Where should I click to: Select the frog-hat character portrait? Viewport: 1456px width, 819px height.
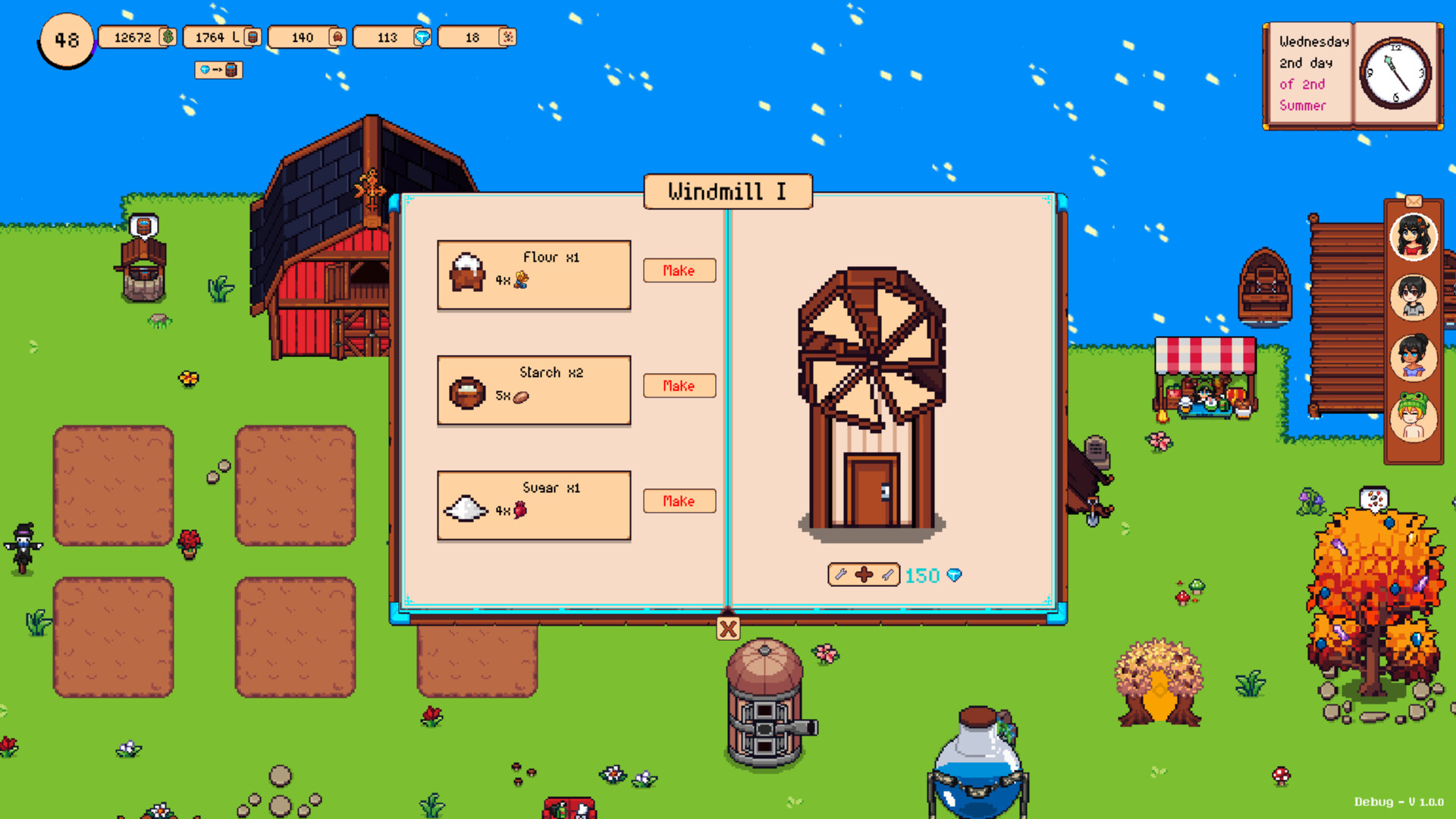1412,418
